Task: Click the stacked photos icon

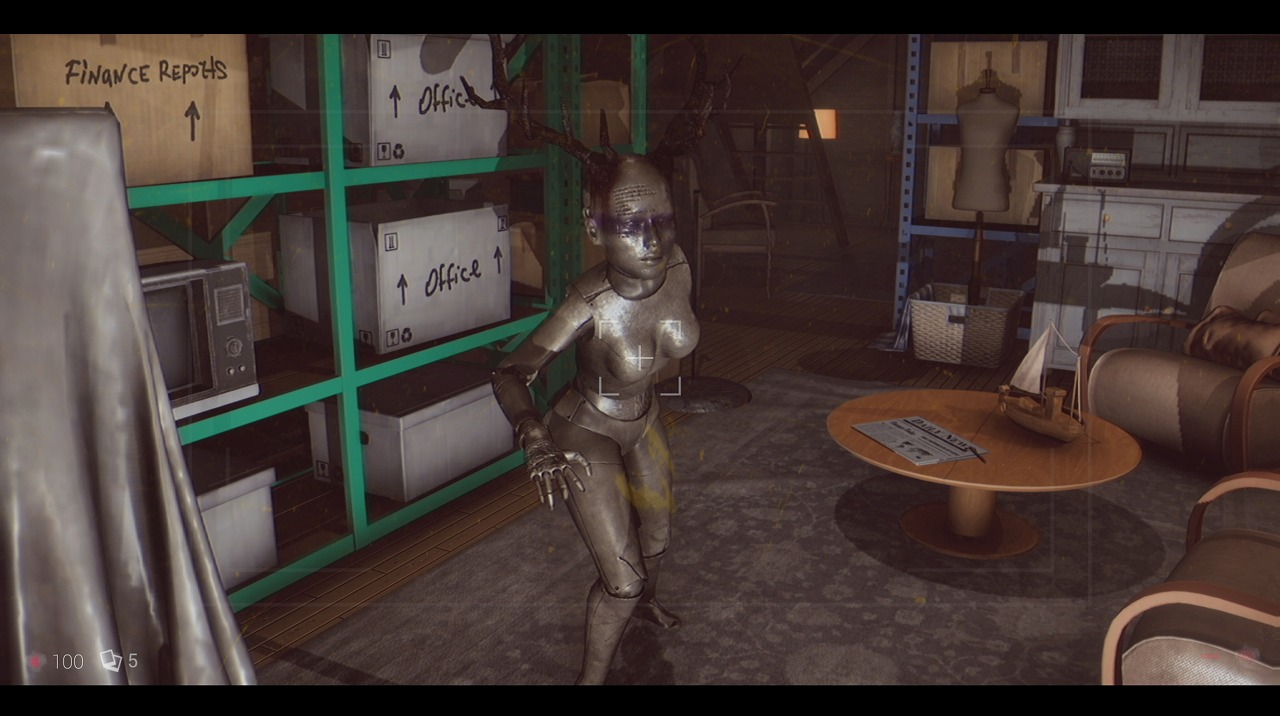Action: tap(110, 660)
